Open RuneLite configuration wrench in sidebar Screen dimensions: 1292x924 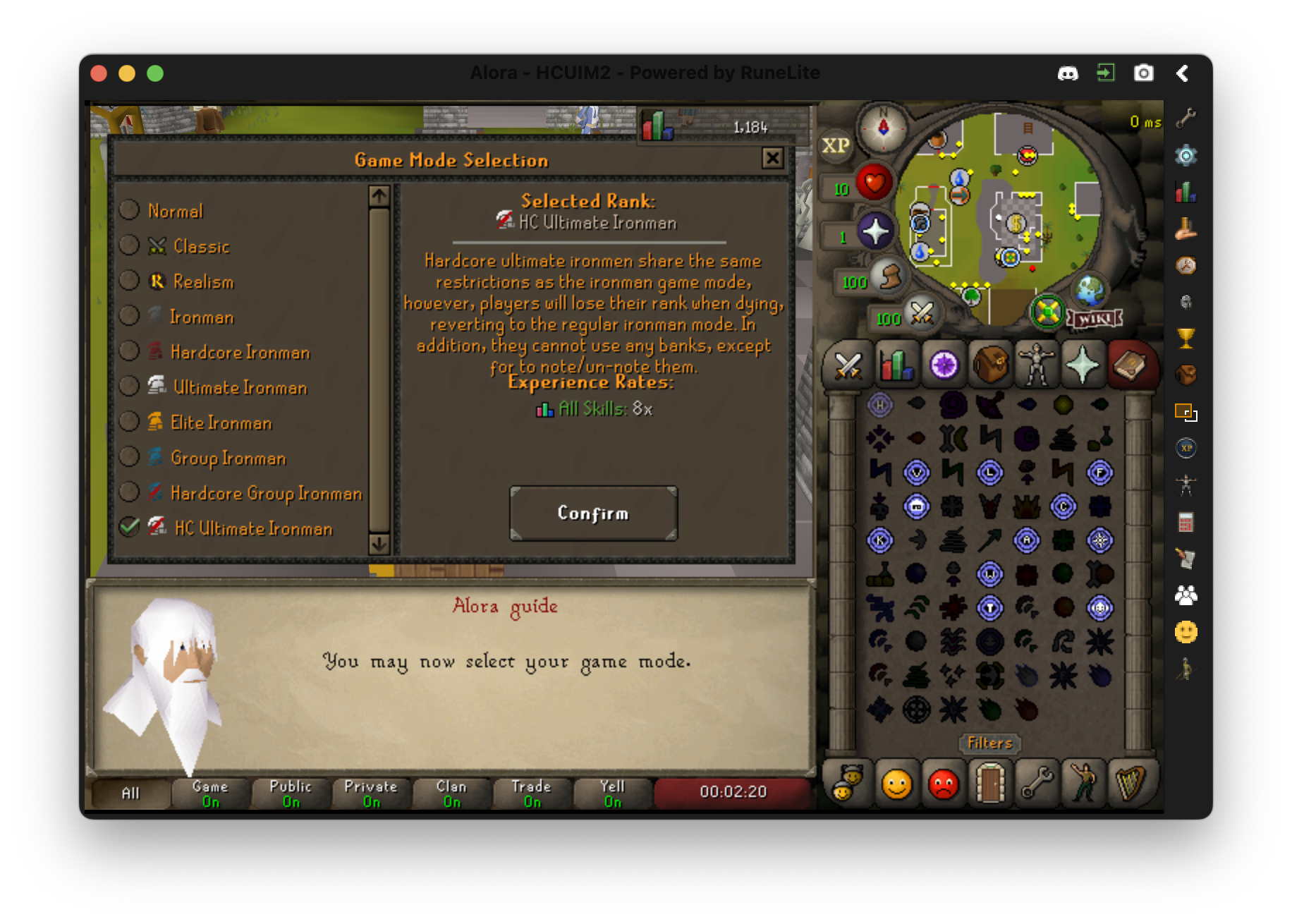1186,118
